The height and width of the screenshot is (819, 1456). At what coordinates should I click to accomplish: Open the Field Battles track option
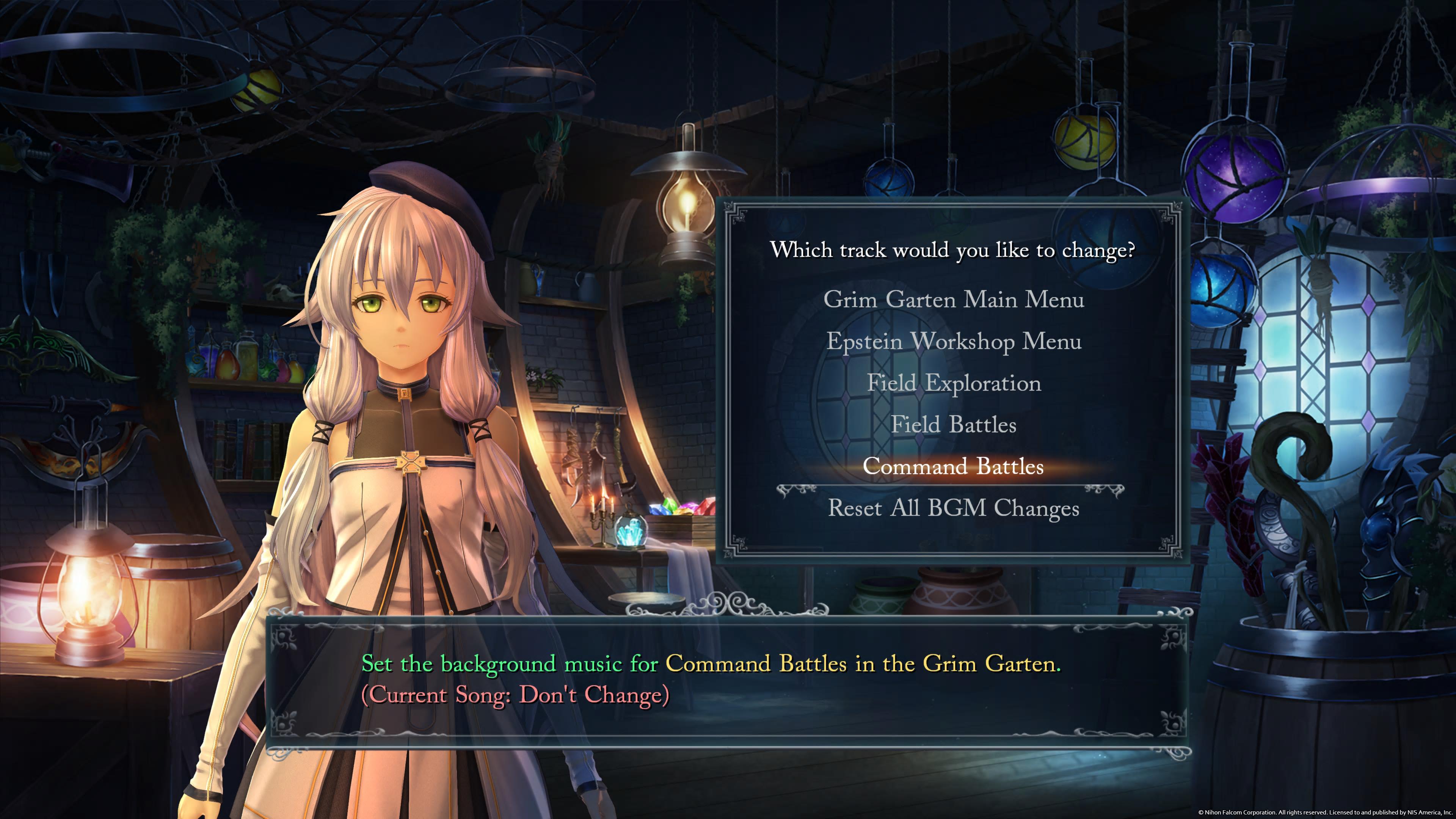(954, 425)
